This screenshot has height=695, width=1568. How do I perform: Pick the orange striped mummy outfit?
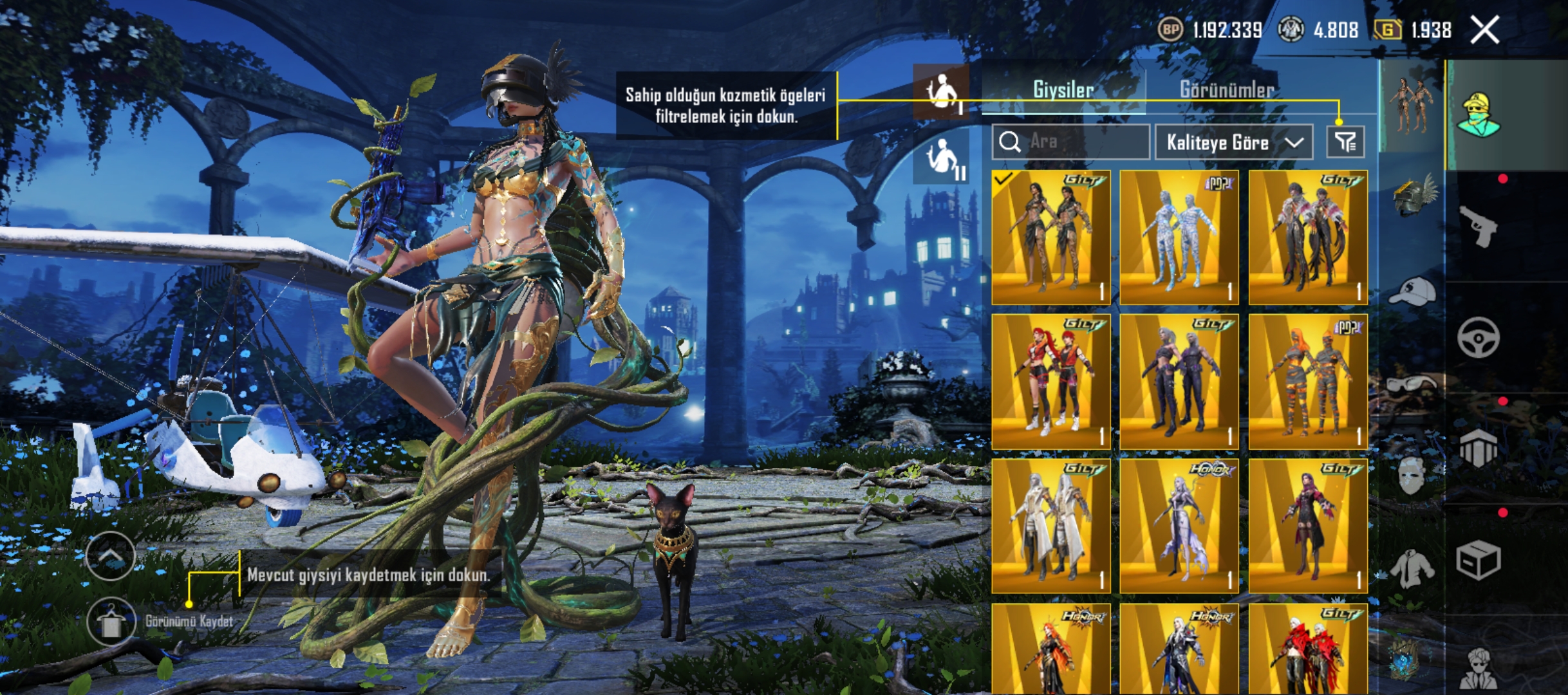[x=1308, y=382]
